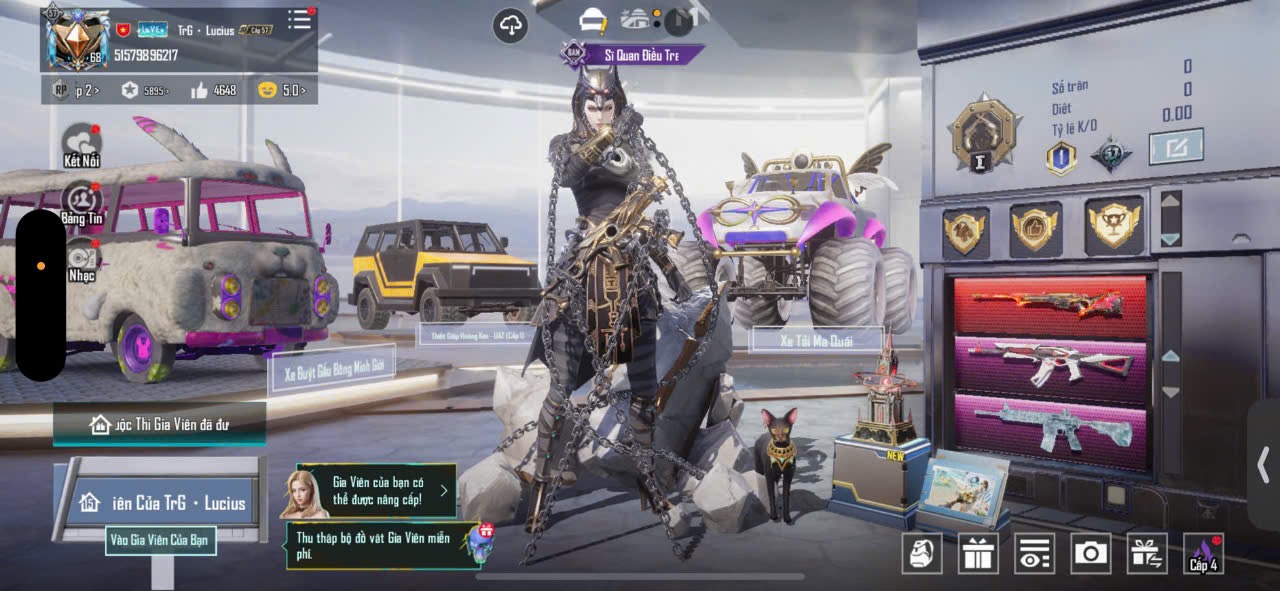The width and height of the screenshot is (1280, 591).
Task: Open the Cấp 4 level icon
Action: click(x=1203, y=553)
